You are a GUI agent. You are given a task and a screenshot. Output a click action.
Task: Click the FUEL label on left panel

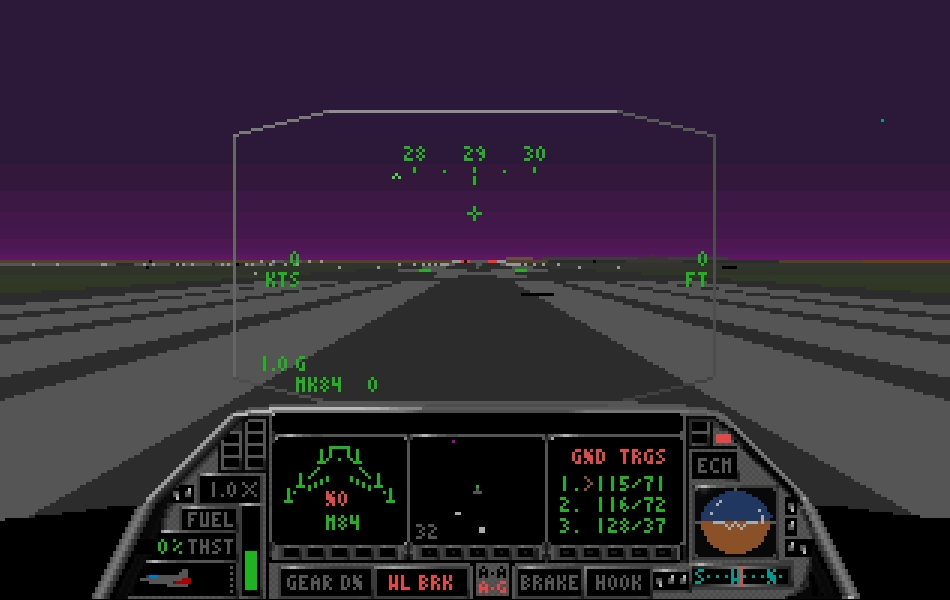click(x=209, y=519)
